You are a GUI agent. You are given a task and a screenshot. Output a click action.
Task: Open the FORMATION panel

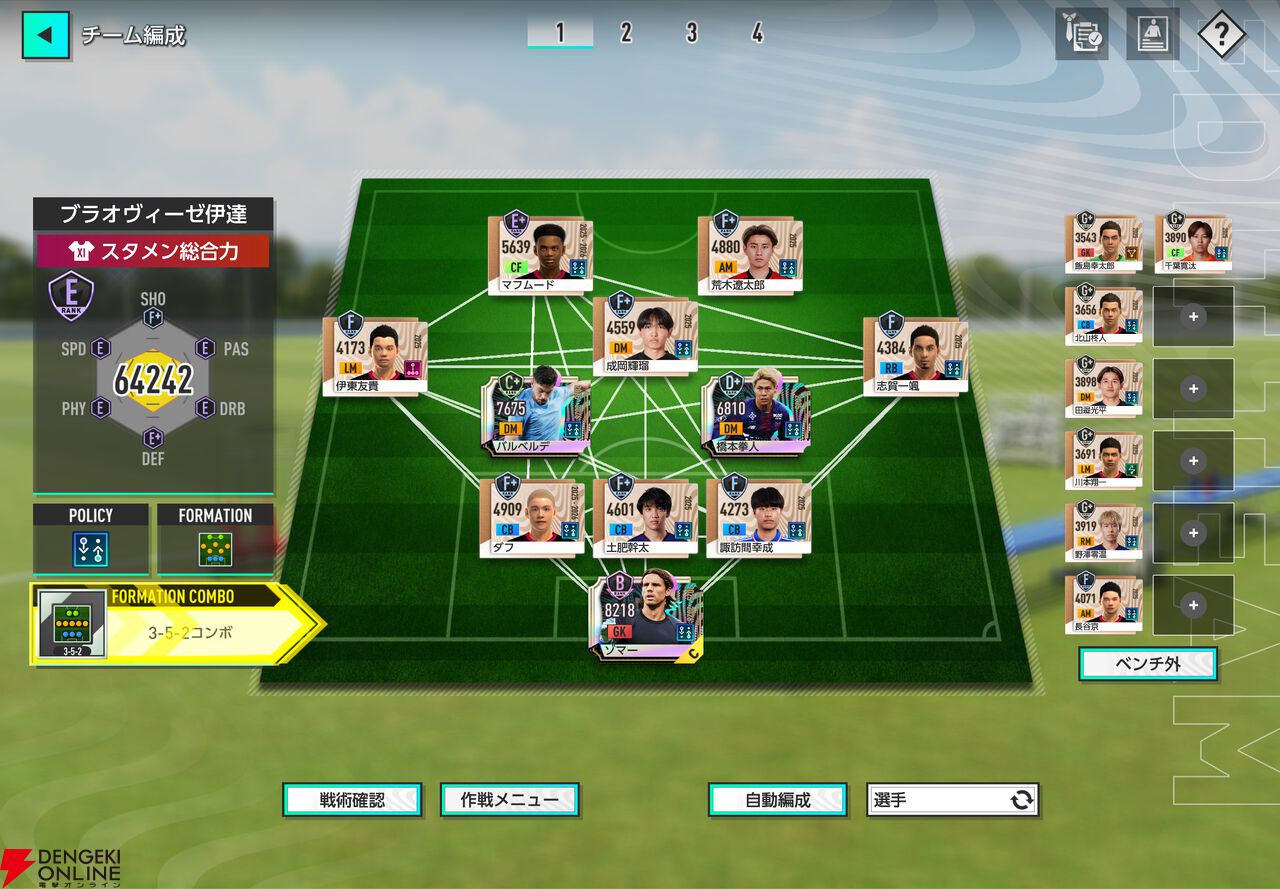[215, 539]
